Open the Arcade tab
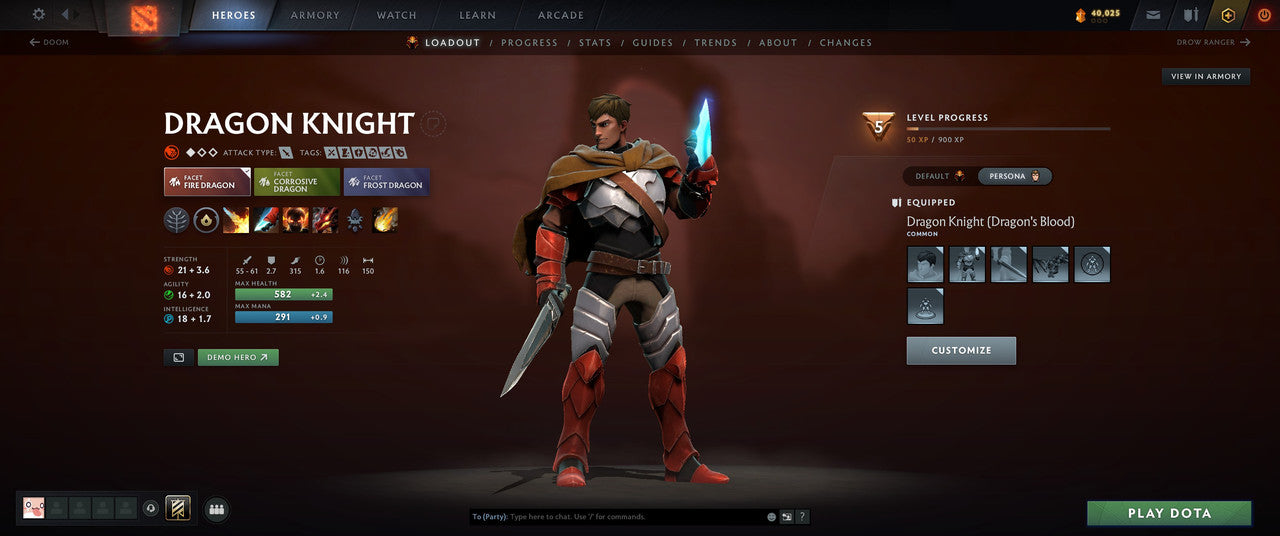 pos(561,16)
